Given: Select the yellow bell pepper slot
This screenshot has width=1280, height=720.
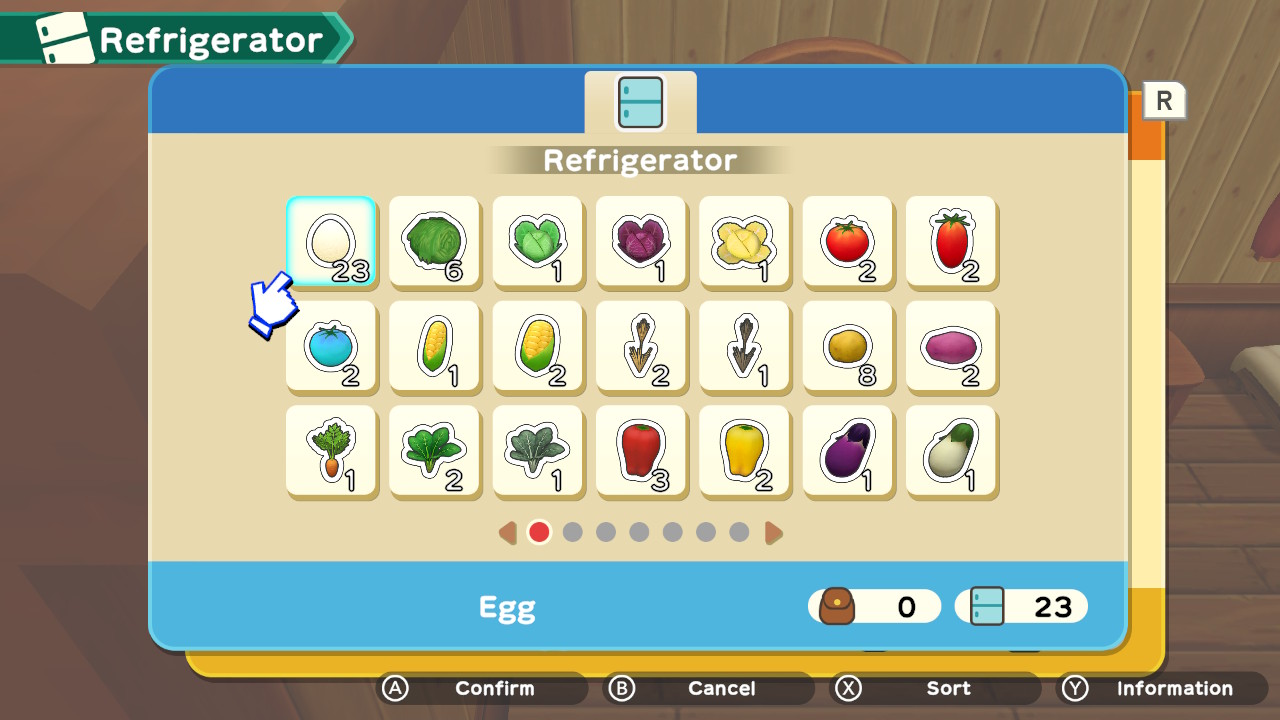Looking at the screenshot, I should pos(744,450).
